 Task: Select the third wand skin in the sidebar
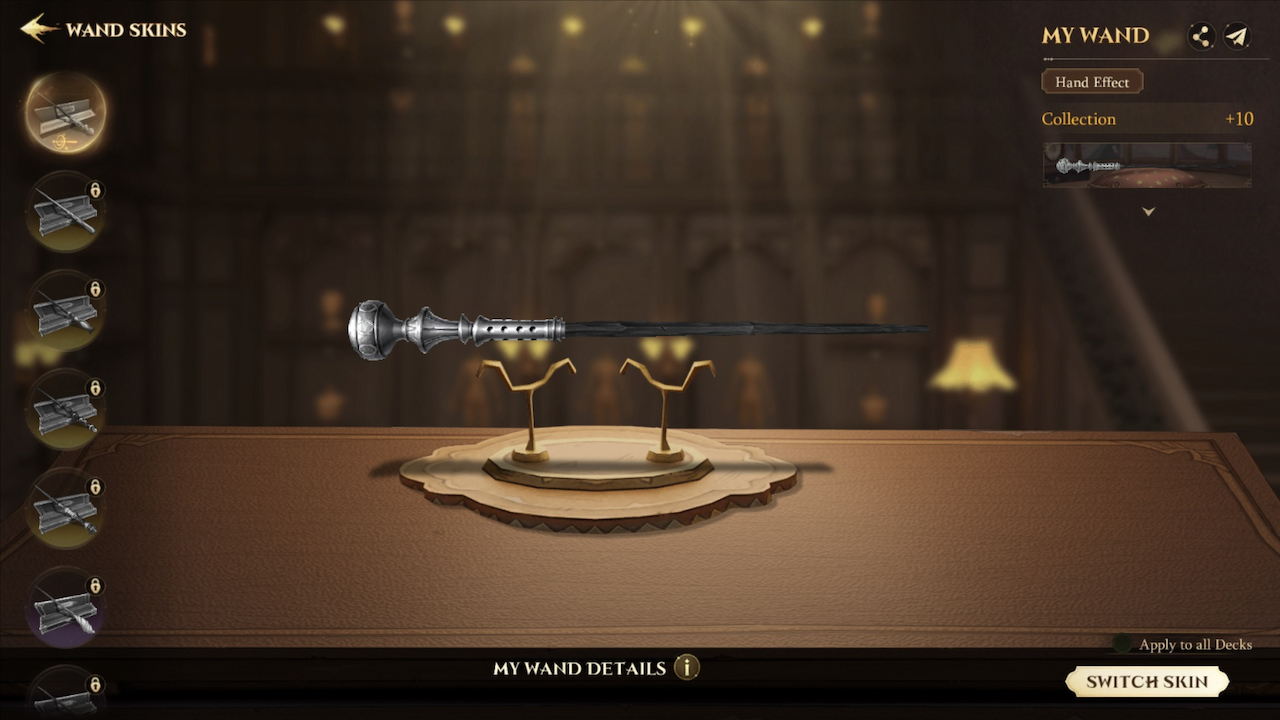click(x=64, y=310)
